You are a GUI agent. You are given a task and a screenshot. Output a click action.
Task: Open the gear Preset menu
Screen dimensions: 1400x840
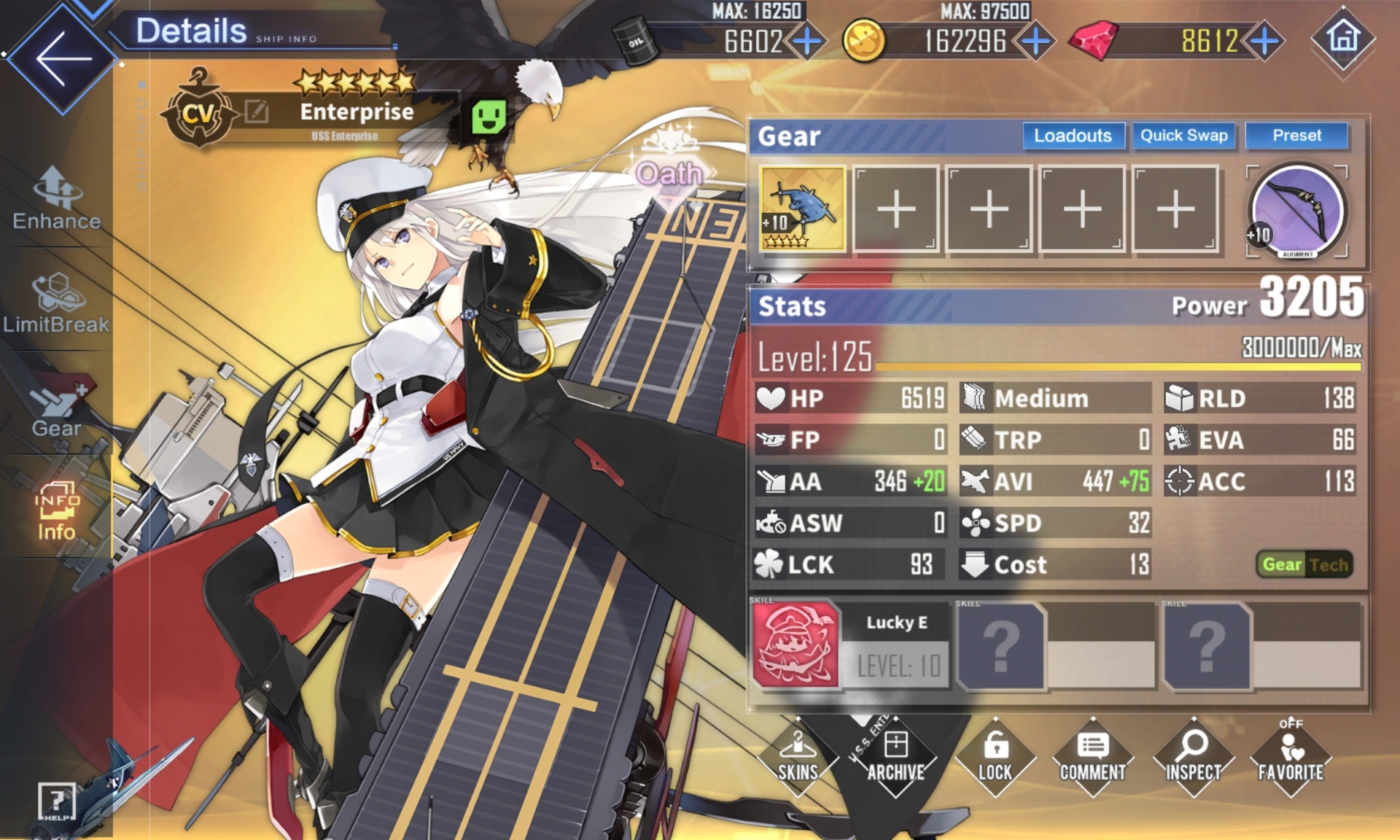pos(1296,136)
